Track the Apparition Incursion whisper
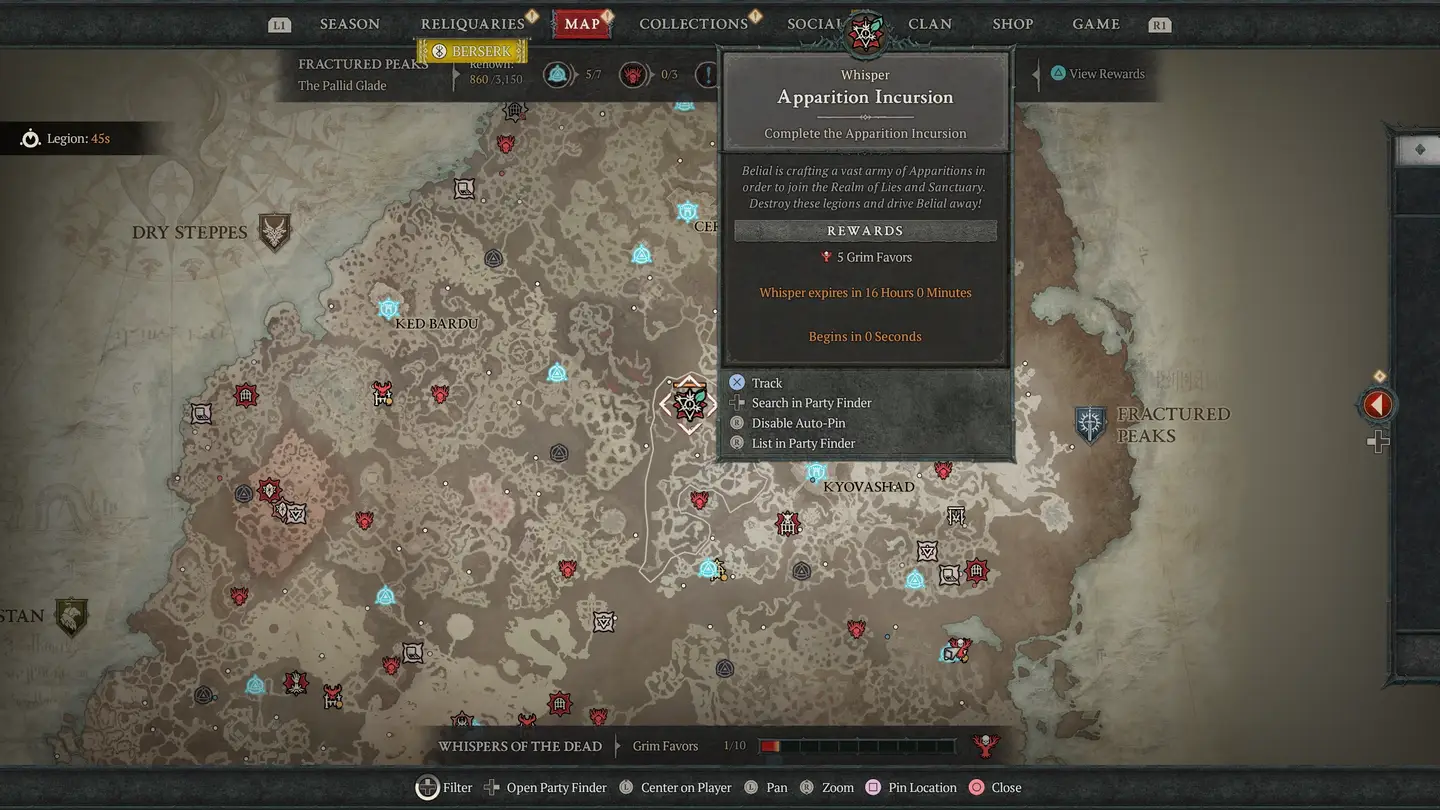This screenshot has height=810, width=1440. (767, 383)
